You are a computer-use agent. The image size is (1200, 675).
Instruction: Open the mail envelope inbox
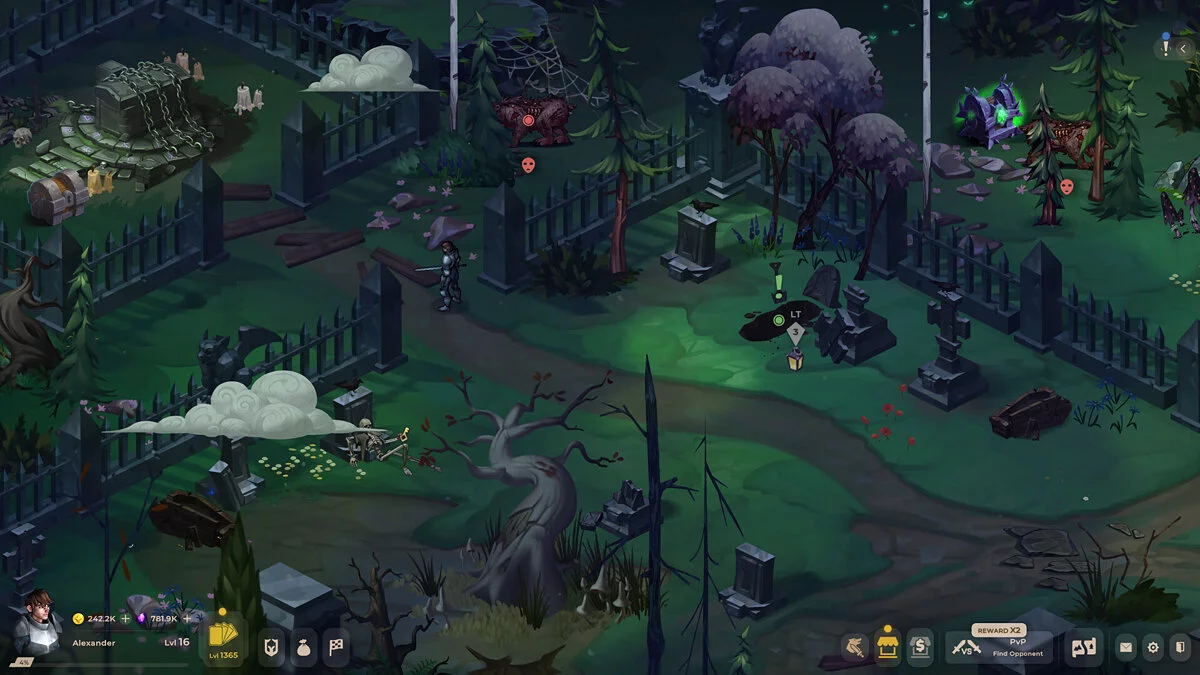(1126, 648)
